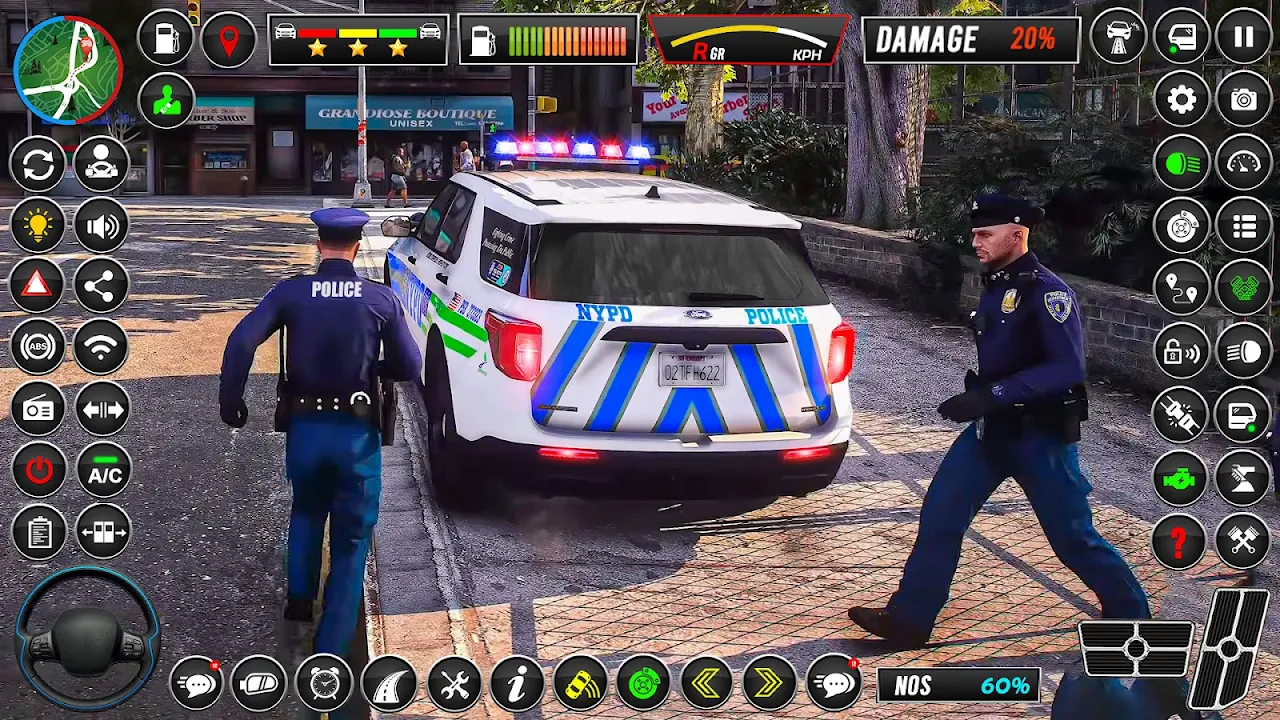The image size is (1280, 720).
Task: Toggle the ABS button
Action: tap(38, 347)
